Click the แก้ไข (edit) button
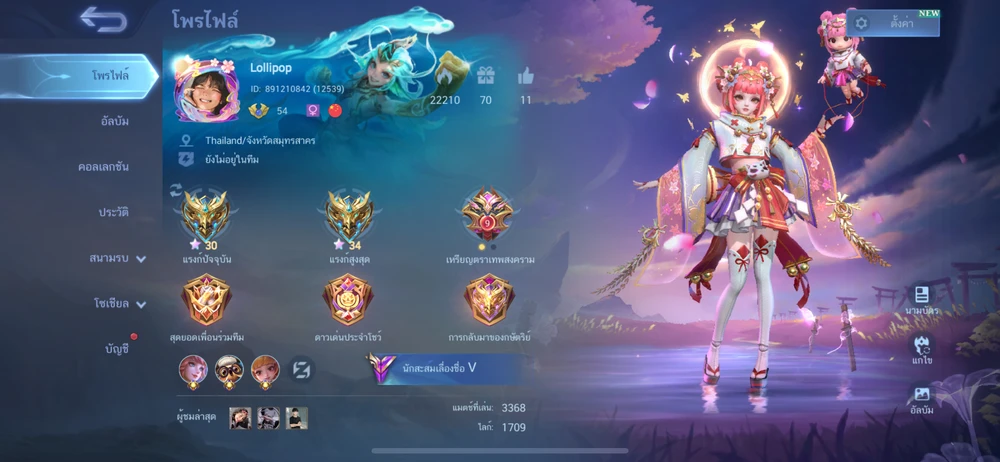Image resolution: width=1000 pixels, height=462 pixels. 921,350
